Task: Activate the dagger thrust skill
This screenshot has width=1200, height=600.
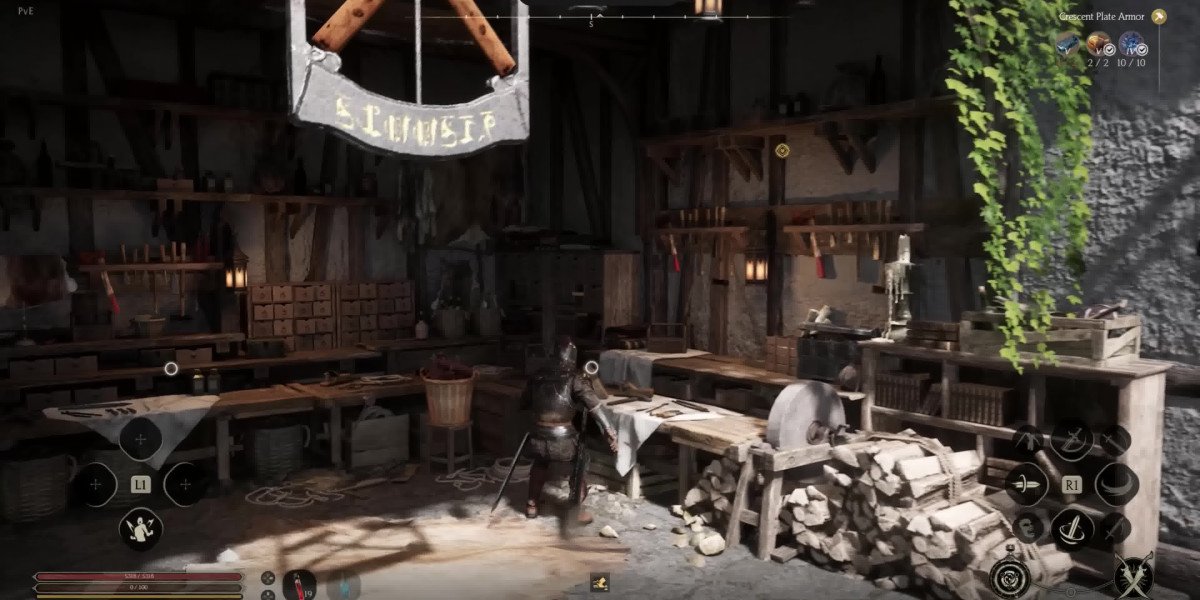Action: (1026, 484)
